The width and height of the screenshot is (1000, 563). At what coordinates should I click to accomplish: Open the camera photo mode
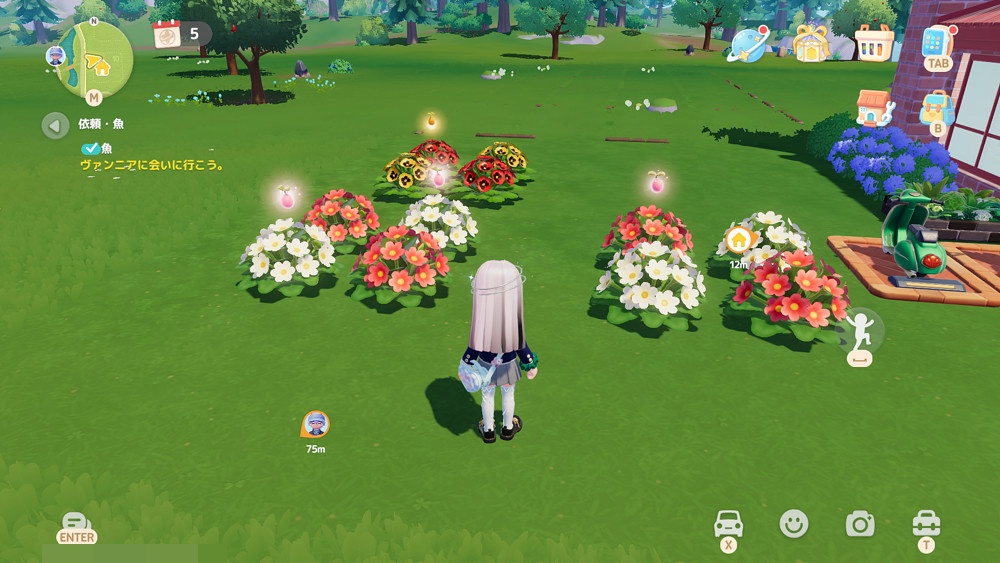859,523
